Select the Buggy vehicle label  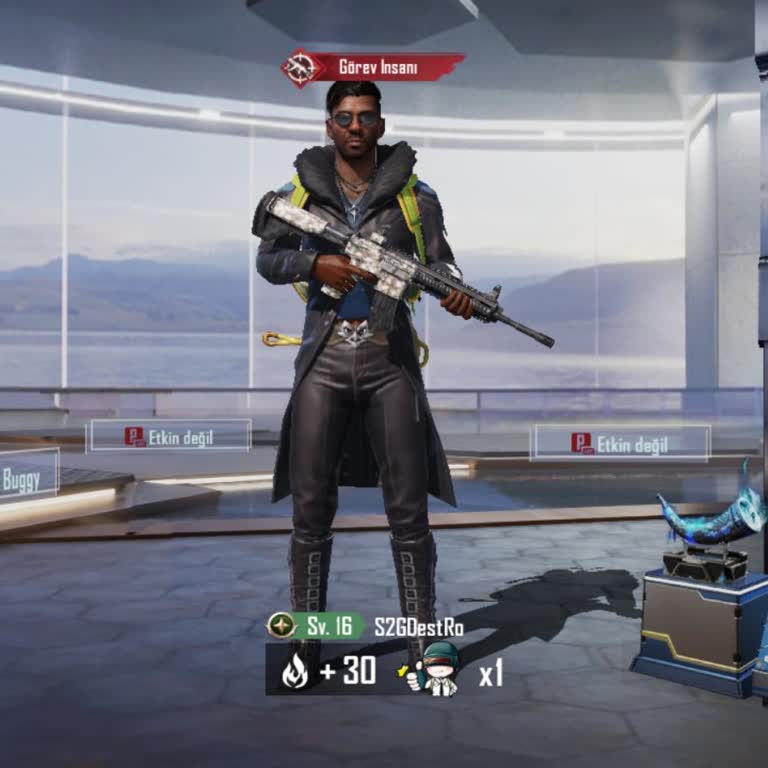(23, 480)
